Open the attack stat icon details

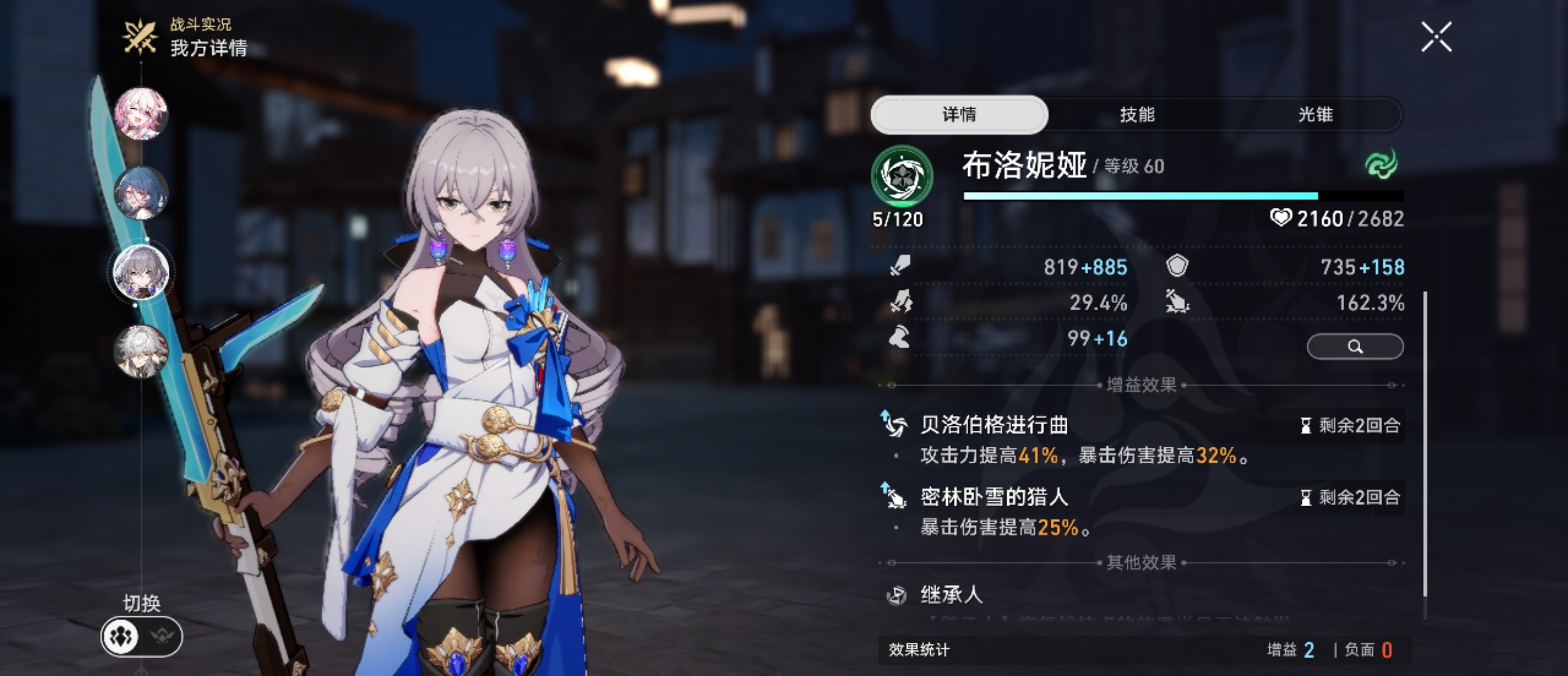click(900, 268)
